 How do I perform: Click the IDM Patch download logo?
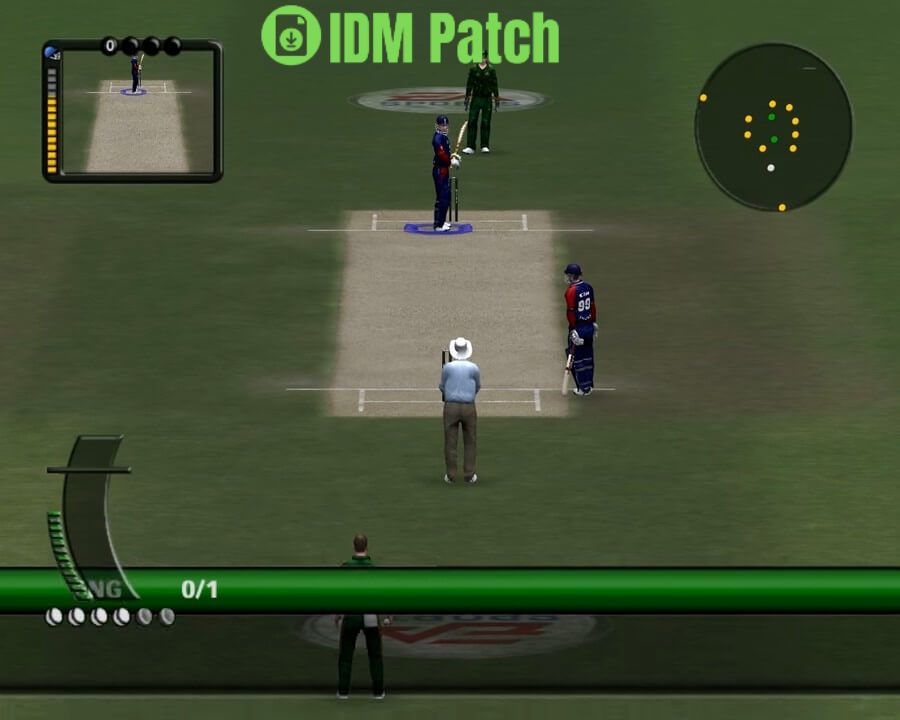click(291, 36)
